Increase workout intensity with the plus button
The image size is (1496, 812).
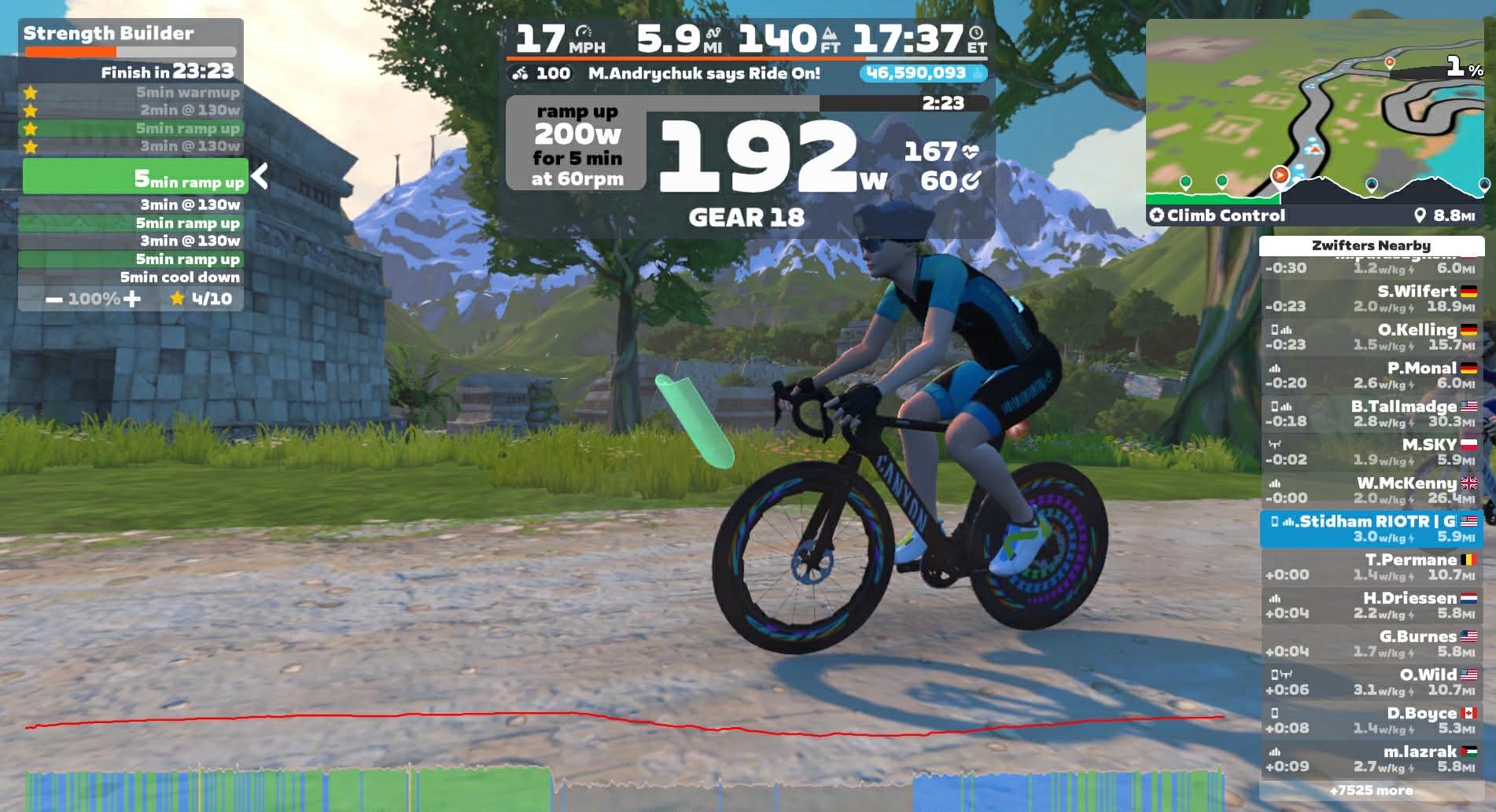point(132,299)
